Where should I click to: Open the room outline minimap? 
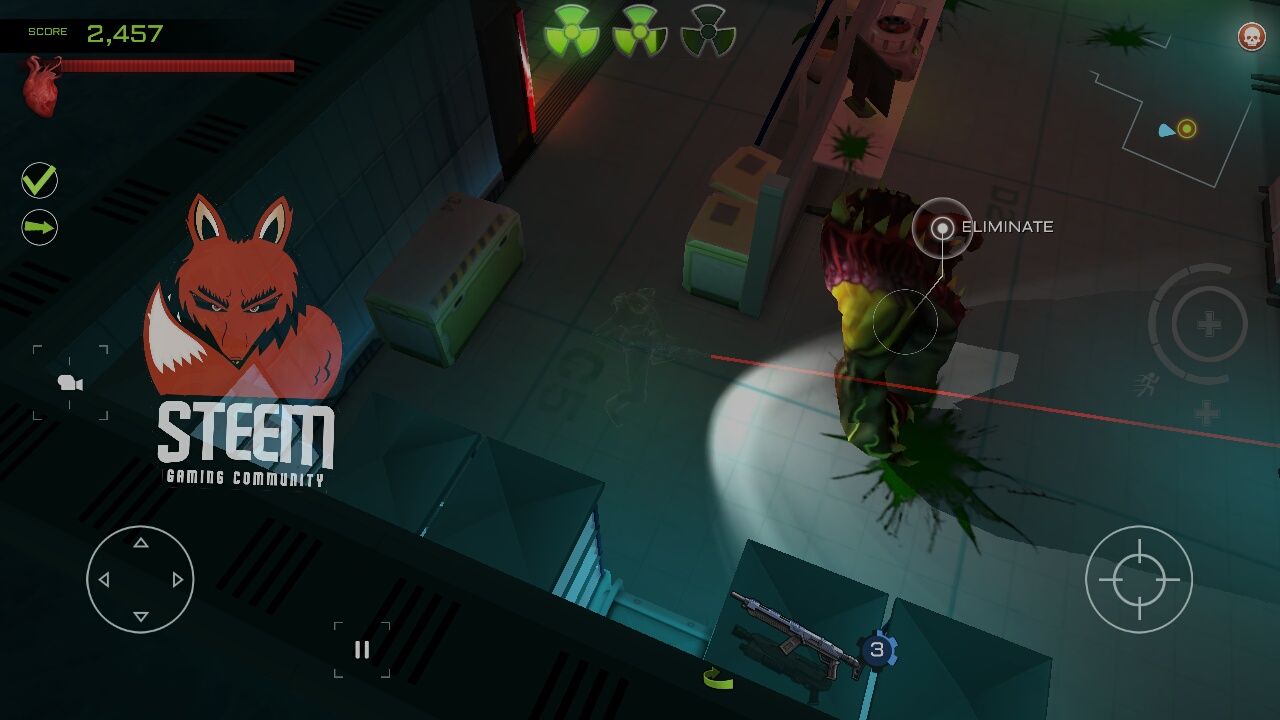point(1172,127)
